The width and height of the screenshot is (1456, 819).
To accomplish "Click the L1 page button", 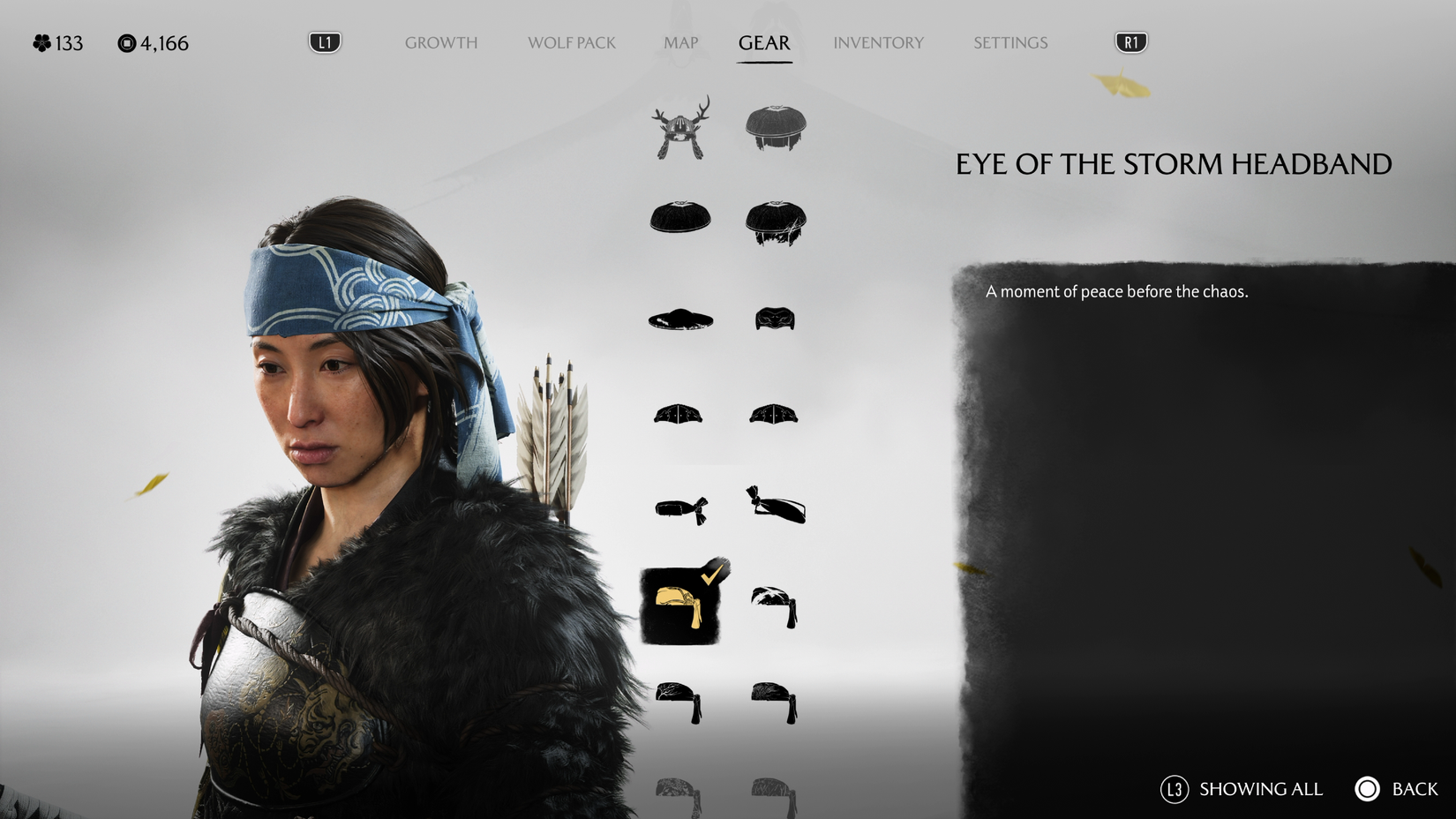I will (x=323, y=41).
